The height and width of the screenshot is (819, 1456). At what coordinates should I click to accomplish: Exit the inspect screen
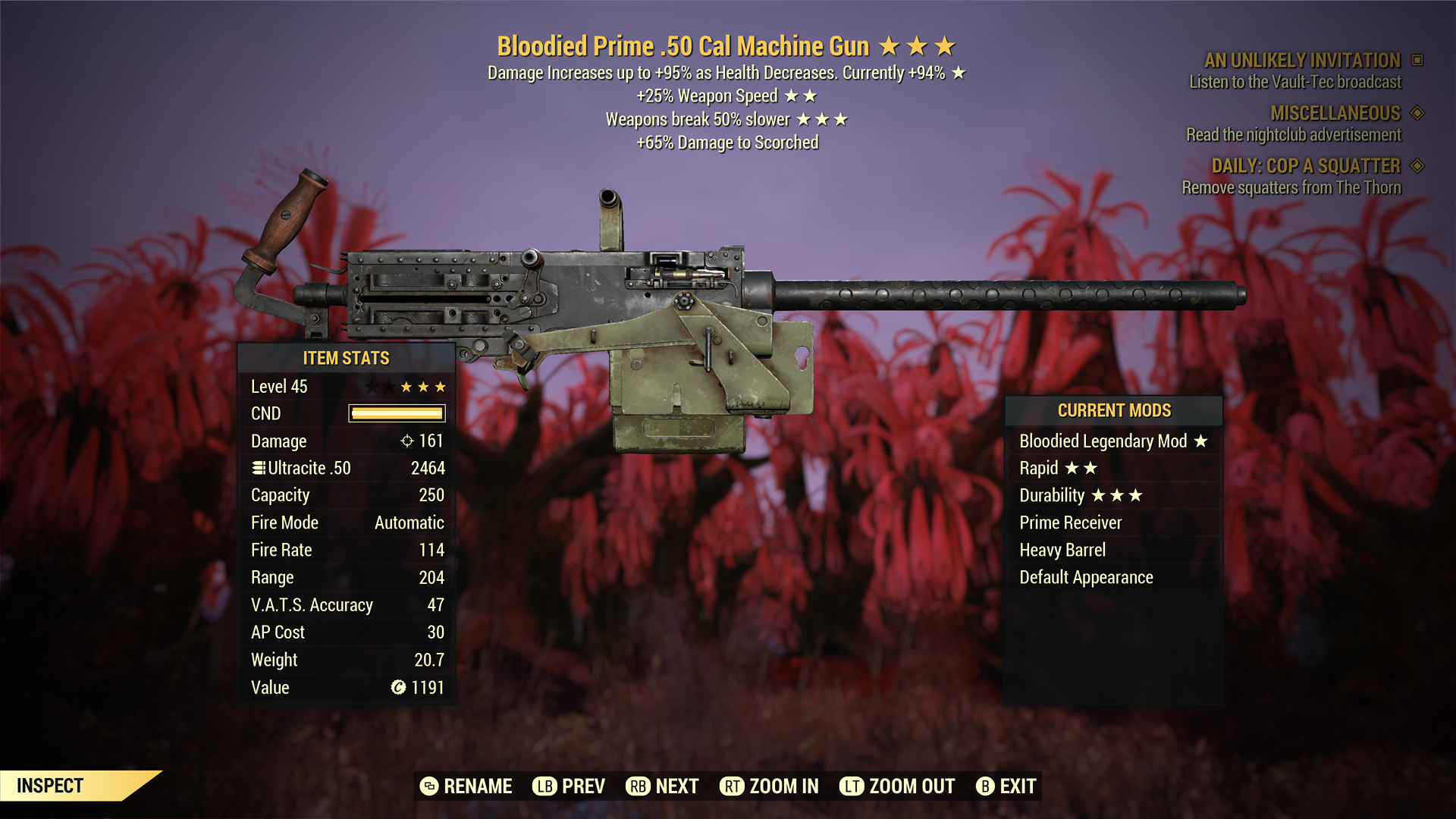(x=1006, y=786)
